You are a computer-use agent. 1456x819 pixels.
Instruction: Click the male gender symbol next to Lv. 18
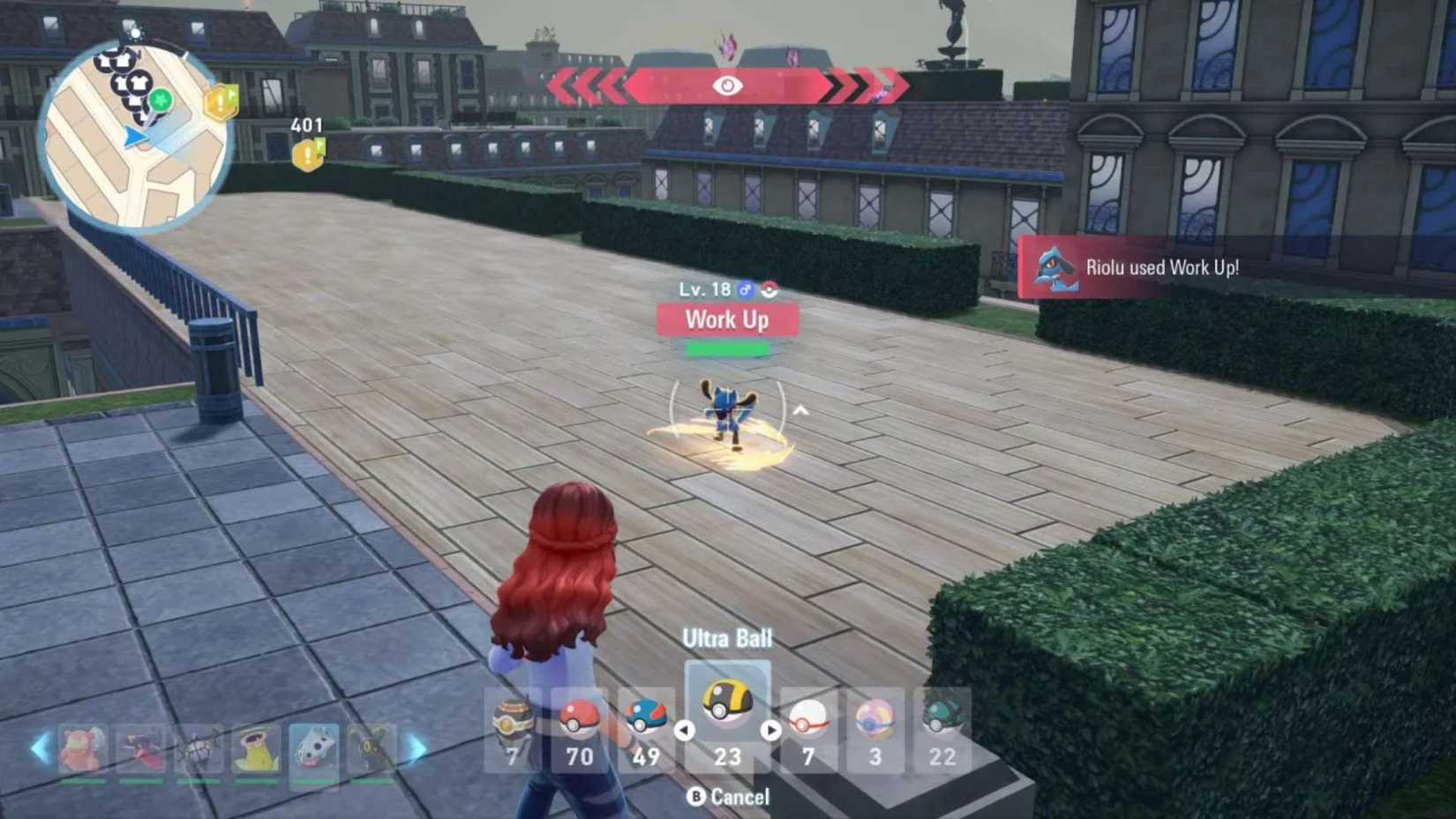[746, 290]
